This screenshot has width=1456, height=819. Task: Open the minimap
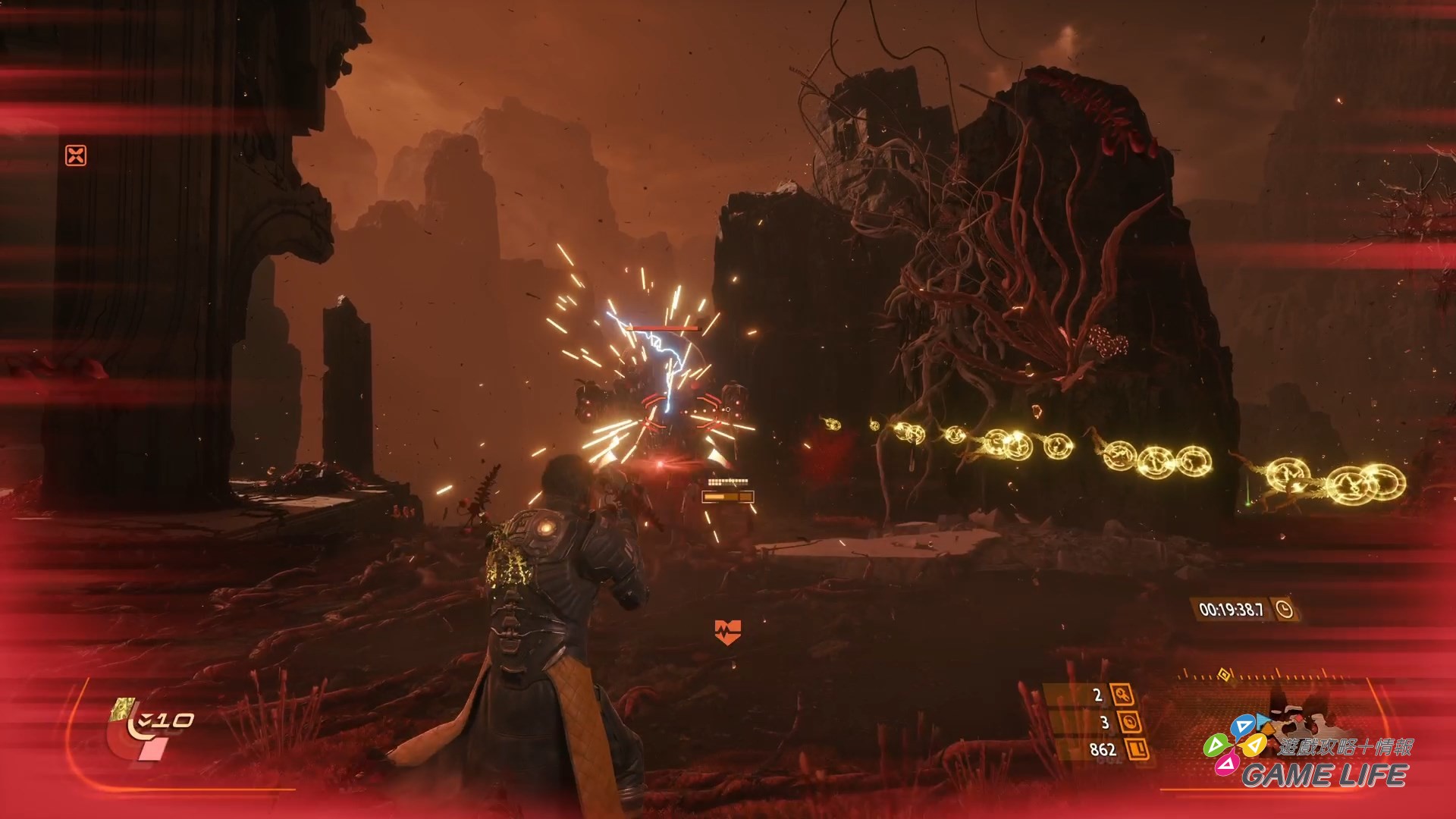coord(1282,713)
